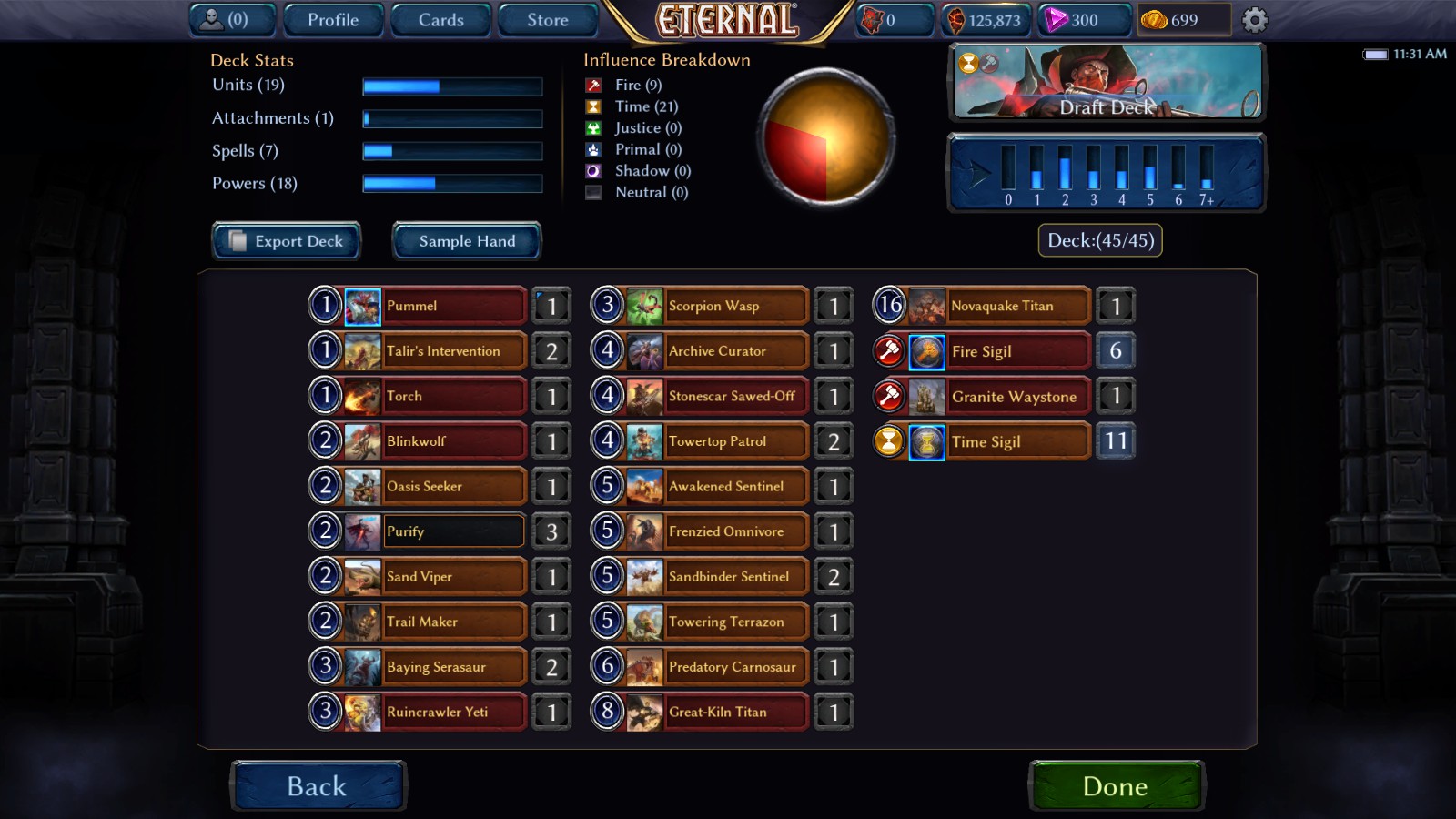
Task: Open the Profile tab
Action: pyautogui.click(x=333, y=19)
